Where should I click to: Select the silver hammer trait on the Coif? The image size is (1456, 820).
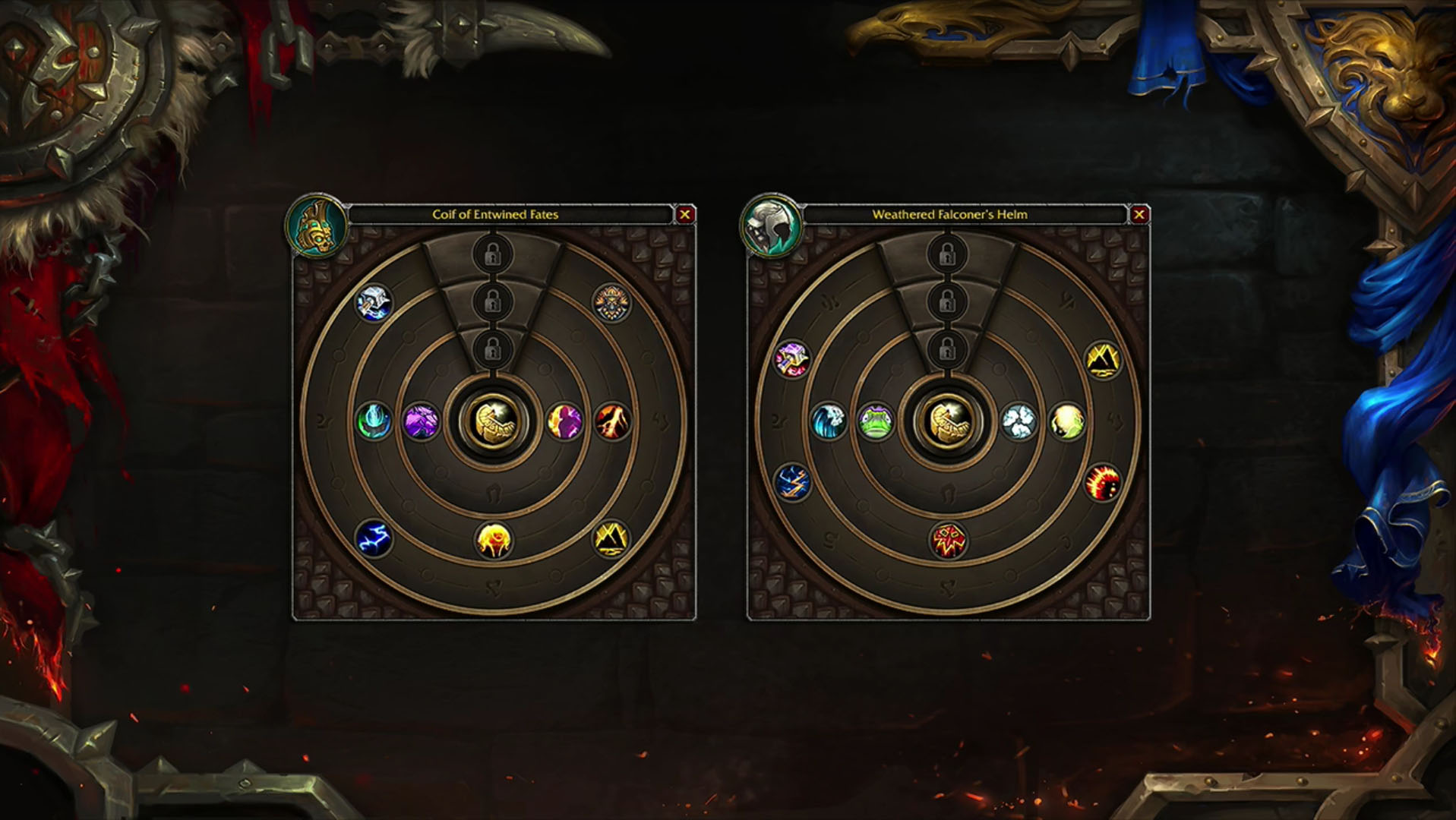click(374, 303)
